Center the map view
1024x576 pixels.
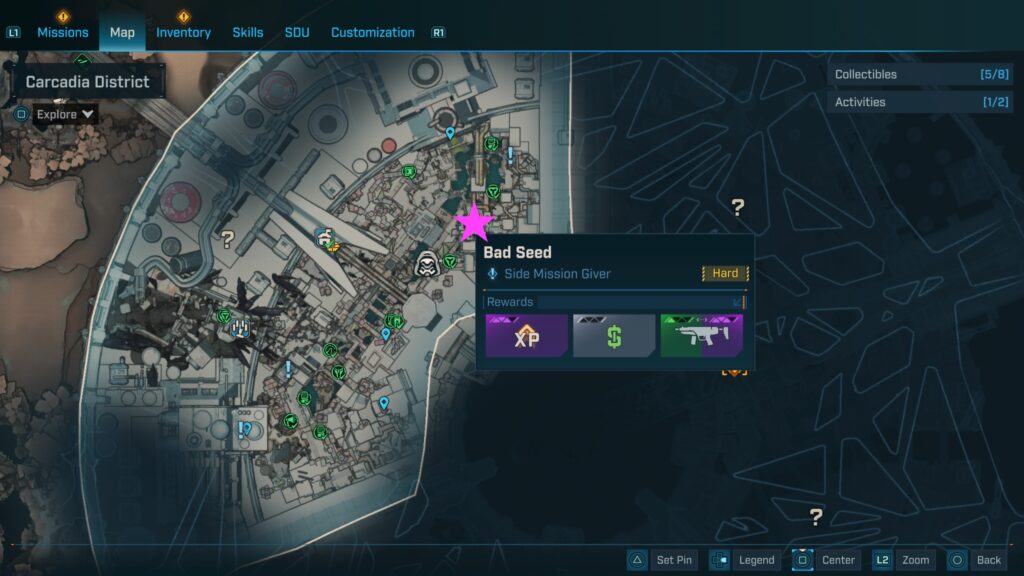pyautogui.click(x=826, y=560)
